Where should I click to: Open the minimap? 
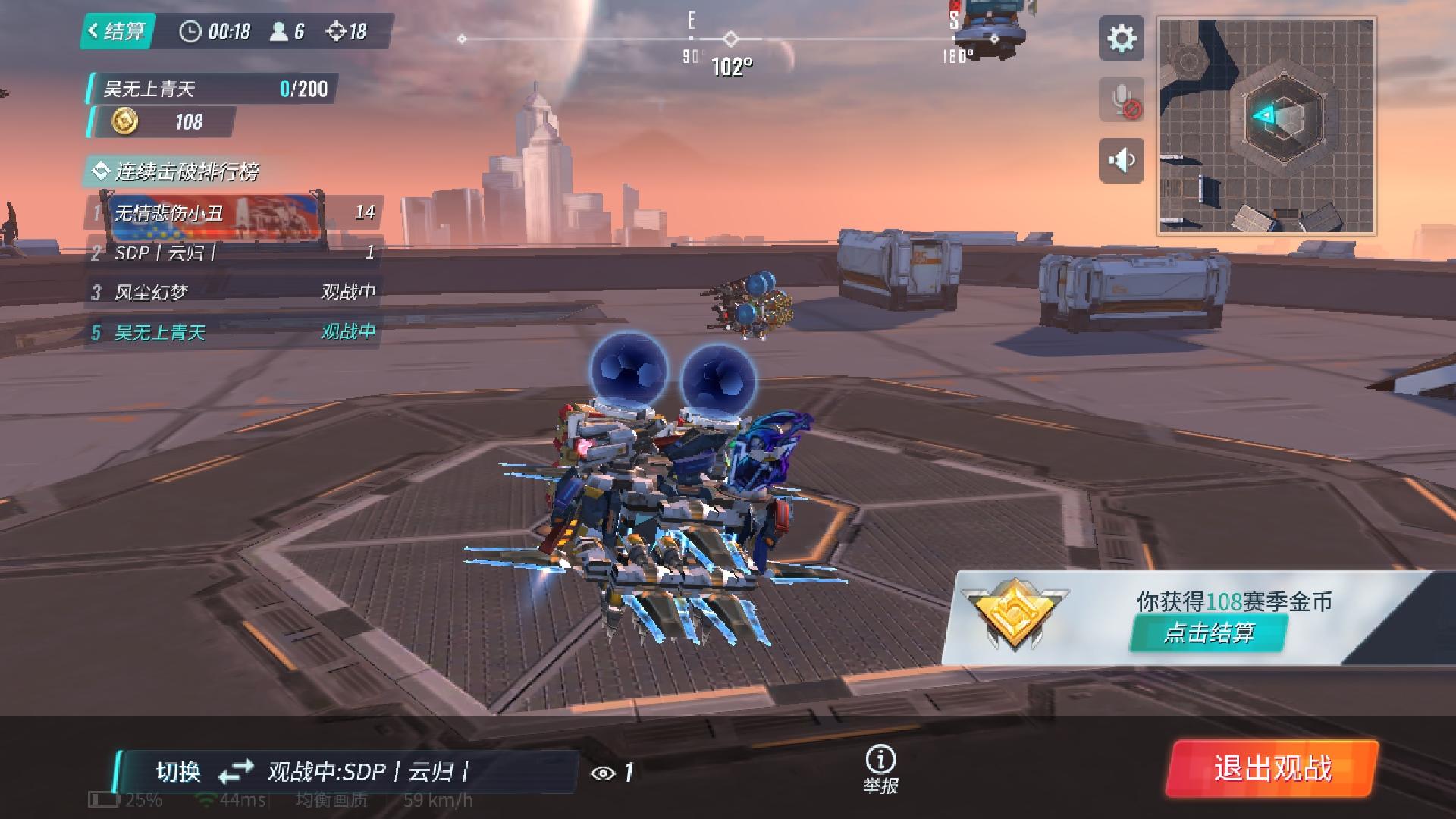pos(1266,126)
